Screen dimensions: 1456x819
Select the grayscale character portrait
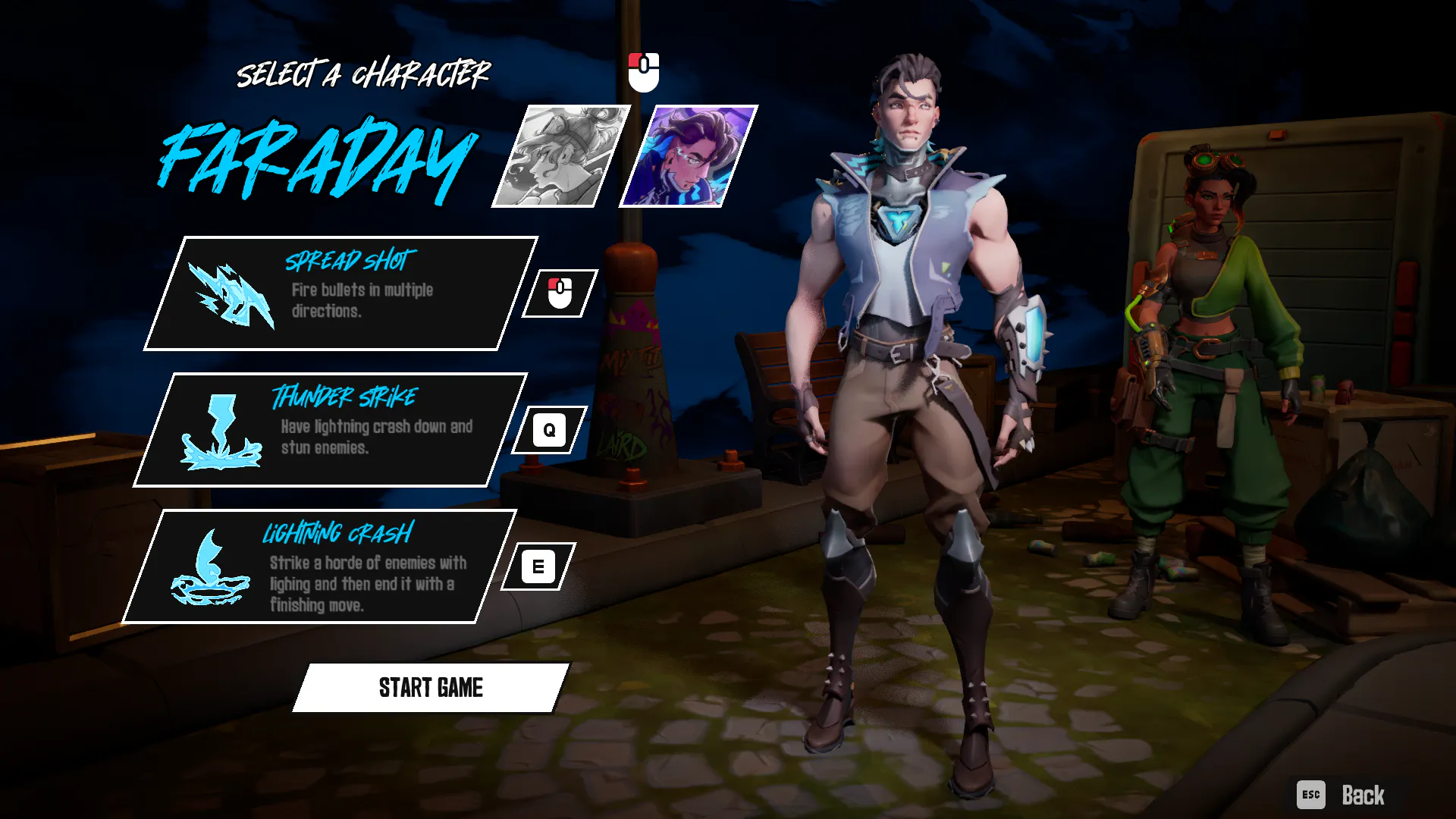click(x=561, y=156)
